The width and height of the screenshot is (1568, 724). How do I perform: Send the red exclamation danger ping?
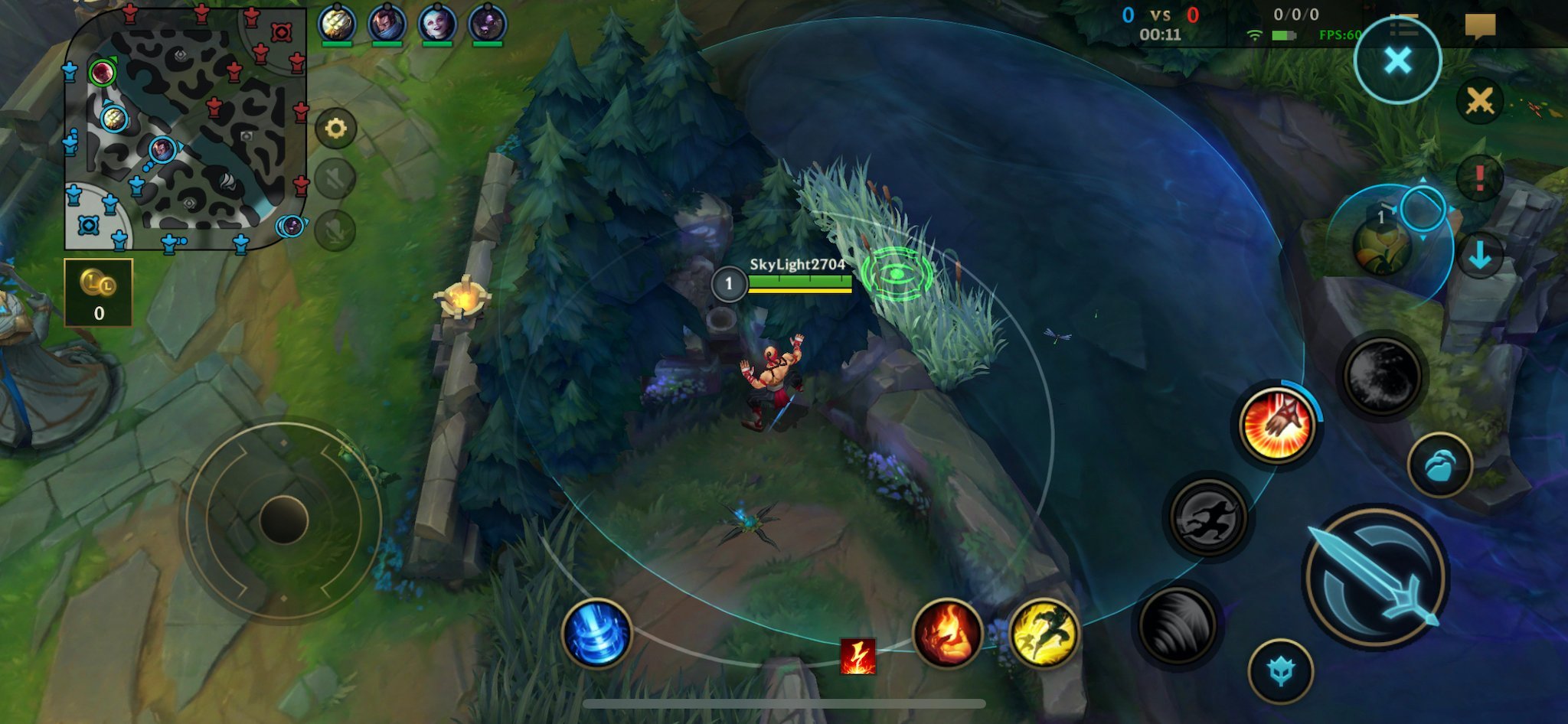click(1479, 178)
